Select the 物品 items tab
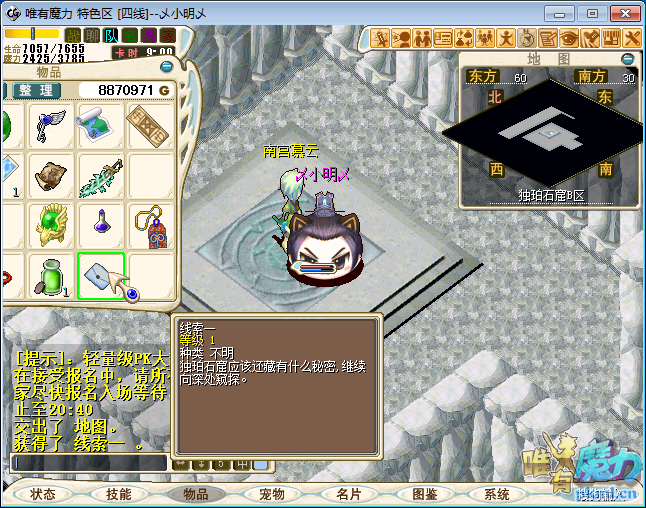The image size is (646, 508). [x=195, y=494]
